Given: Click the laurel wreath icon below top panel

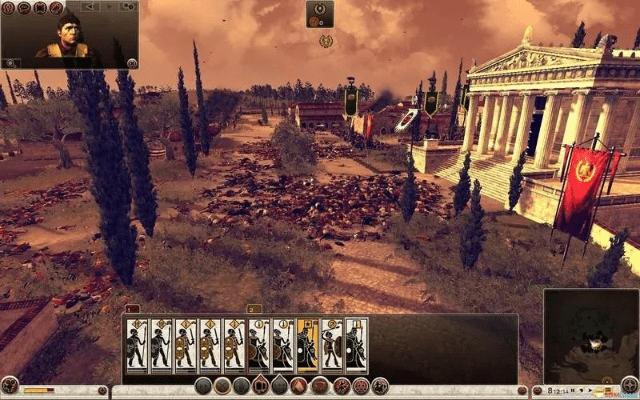Looking at the screenshot, I should pyautogui.click(x=326, y=41).
